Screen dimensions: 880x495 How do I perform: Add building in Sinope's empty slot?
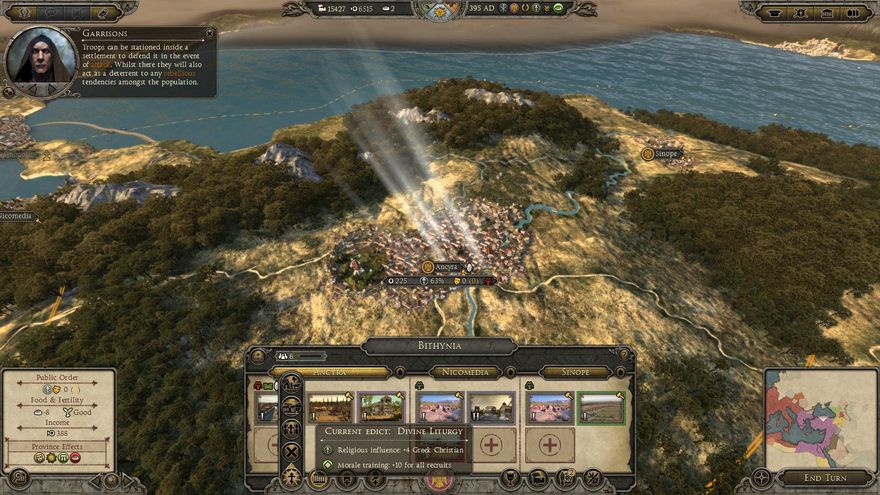[x=549, y=444]
